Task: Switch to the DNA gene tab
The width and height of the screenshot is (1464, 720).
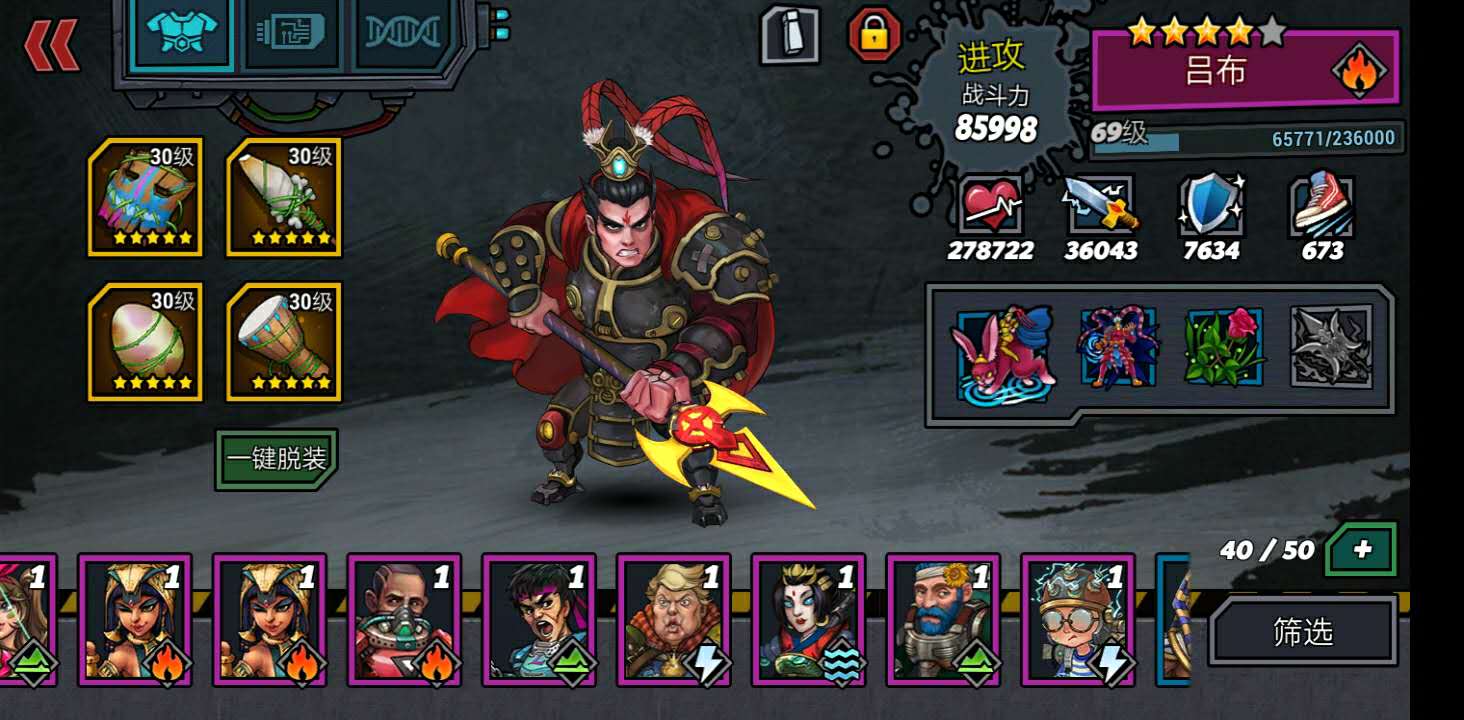Action: (402, 33)
